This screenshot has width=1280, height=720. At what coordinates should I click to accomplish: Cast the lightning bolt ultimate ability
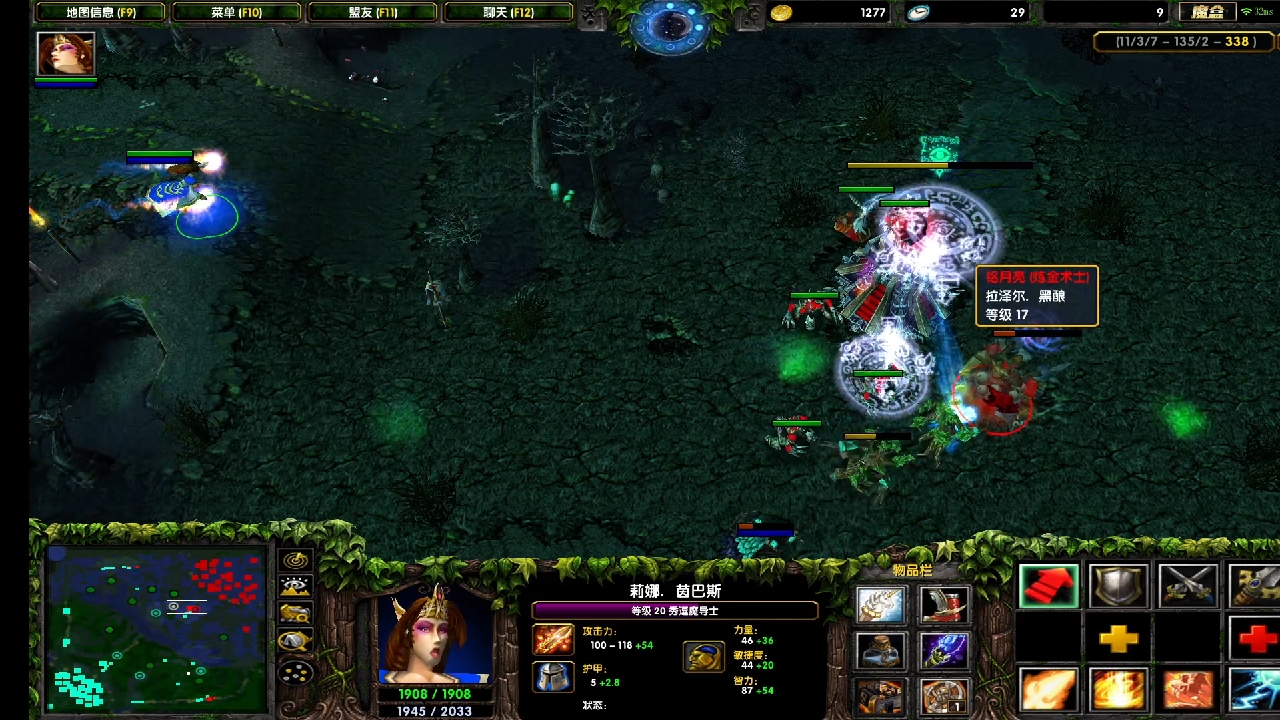pos(1256,690)
